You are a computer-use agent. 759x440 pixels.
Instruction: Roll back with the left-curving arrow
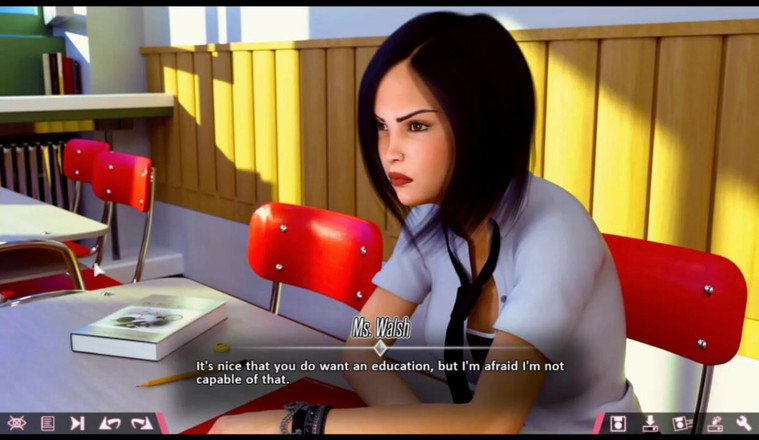point(109,423)
